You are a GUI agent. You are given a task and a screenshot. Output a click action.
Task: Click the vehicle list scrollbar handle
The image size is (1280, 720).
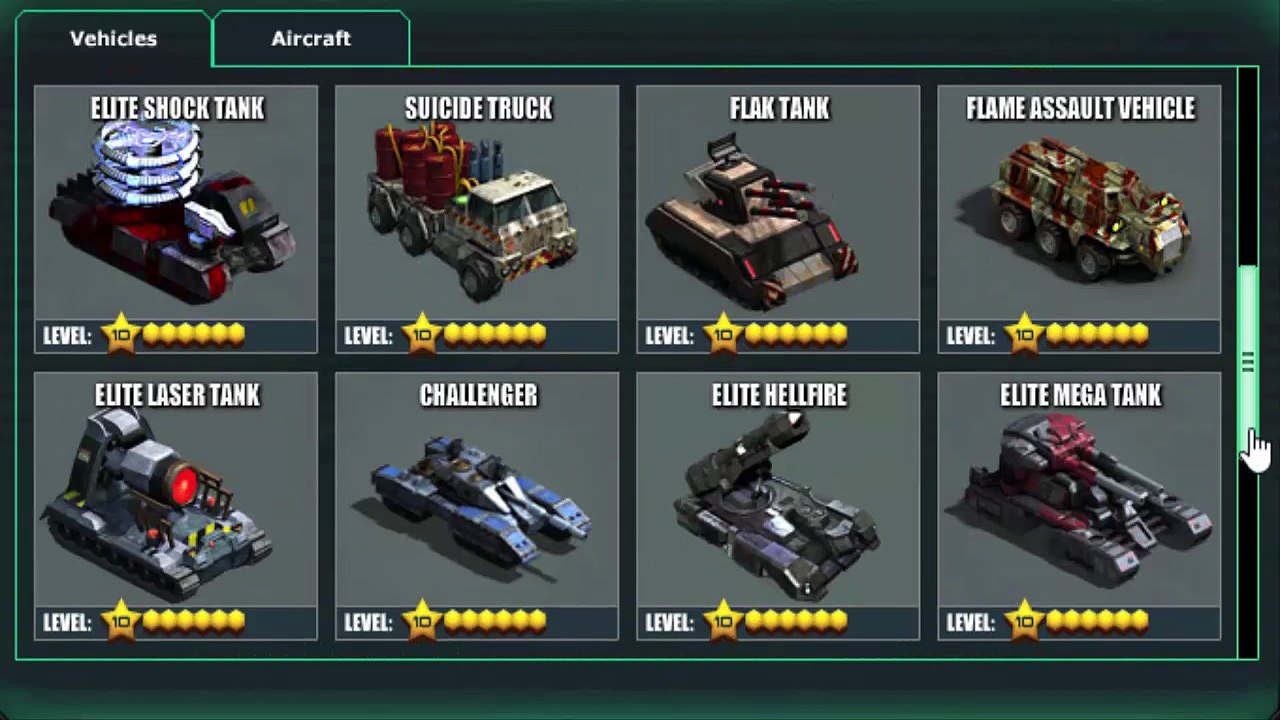1247,362
